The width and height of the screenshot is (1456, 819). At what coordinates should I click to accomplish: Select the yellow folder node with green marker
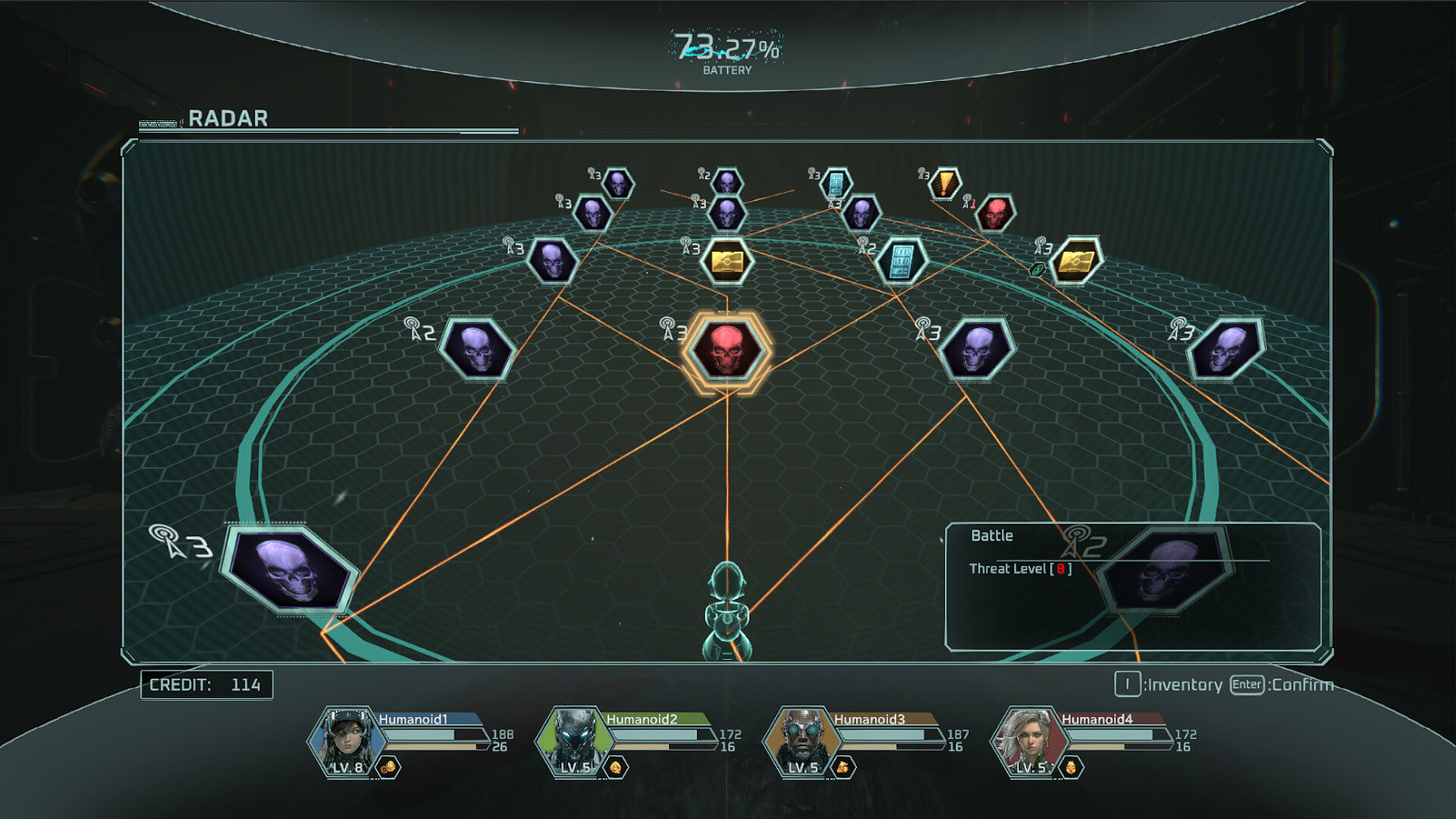point(1075,261)
